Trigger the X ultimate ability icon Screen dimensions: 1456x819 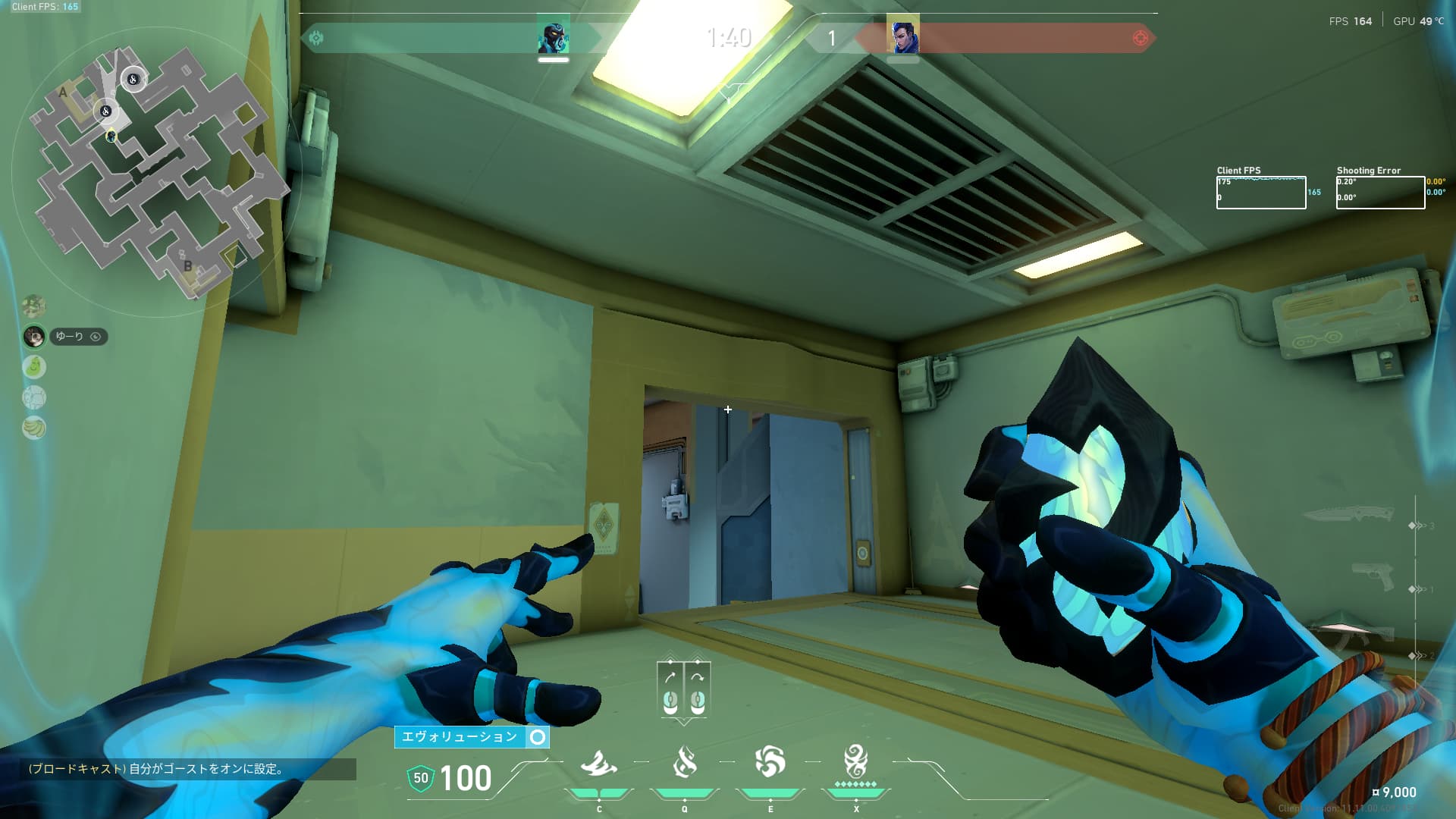(855, 761)
